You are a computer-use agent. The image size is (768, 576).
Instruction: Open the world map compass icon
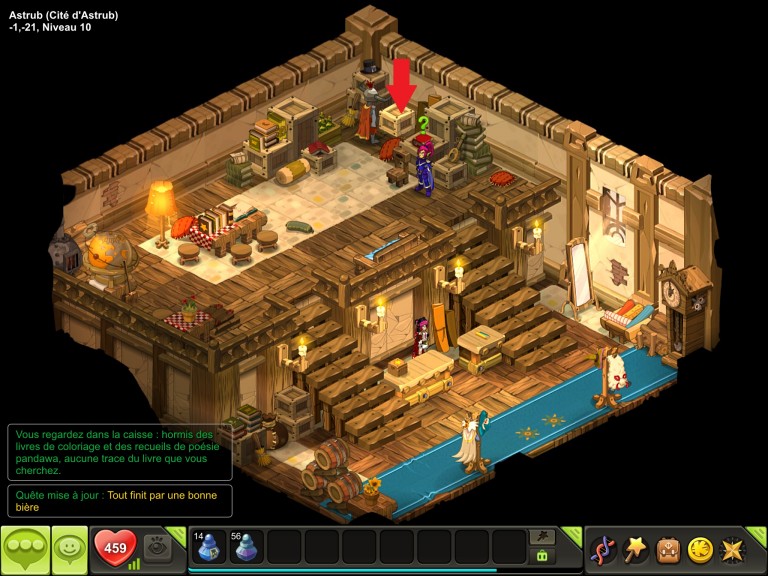click(x=732, y=549)
